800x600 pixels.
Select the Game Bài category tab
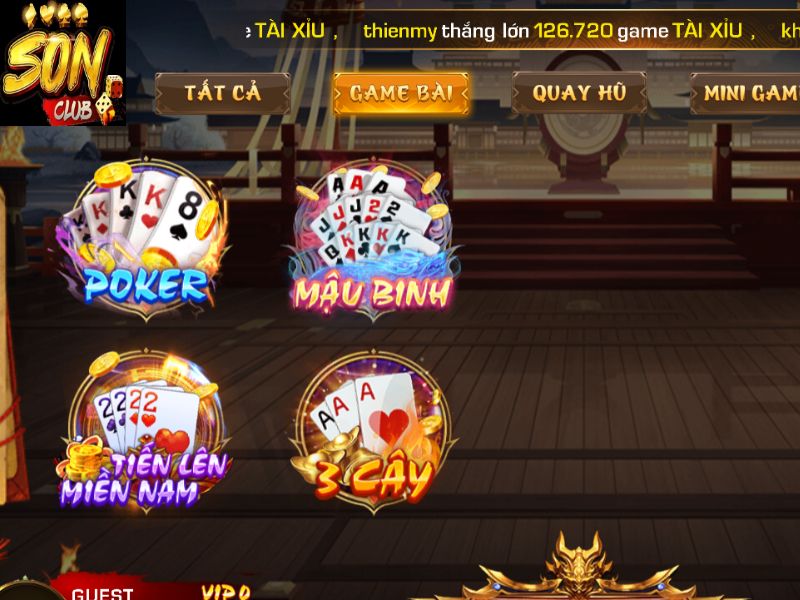tap(401, 94)
